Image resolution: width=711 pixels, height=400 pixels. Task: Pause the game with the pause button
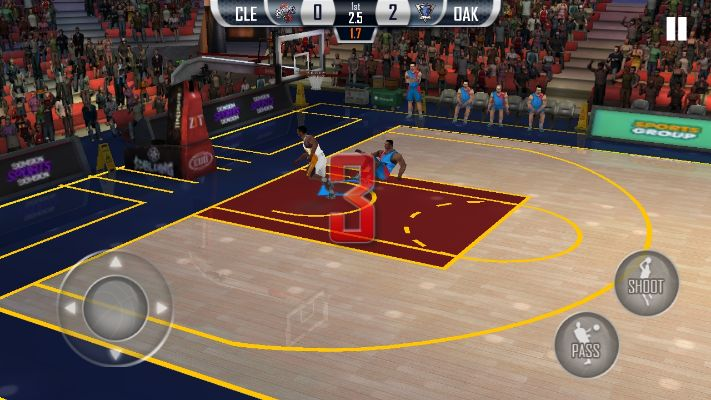pos(677,29)
